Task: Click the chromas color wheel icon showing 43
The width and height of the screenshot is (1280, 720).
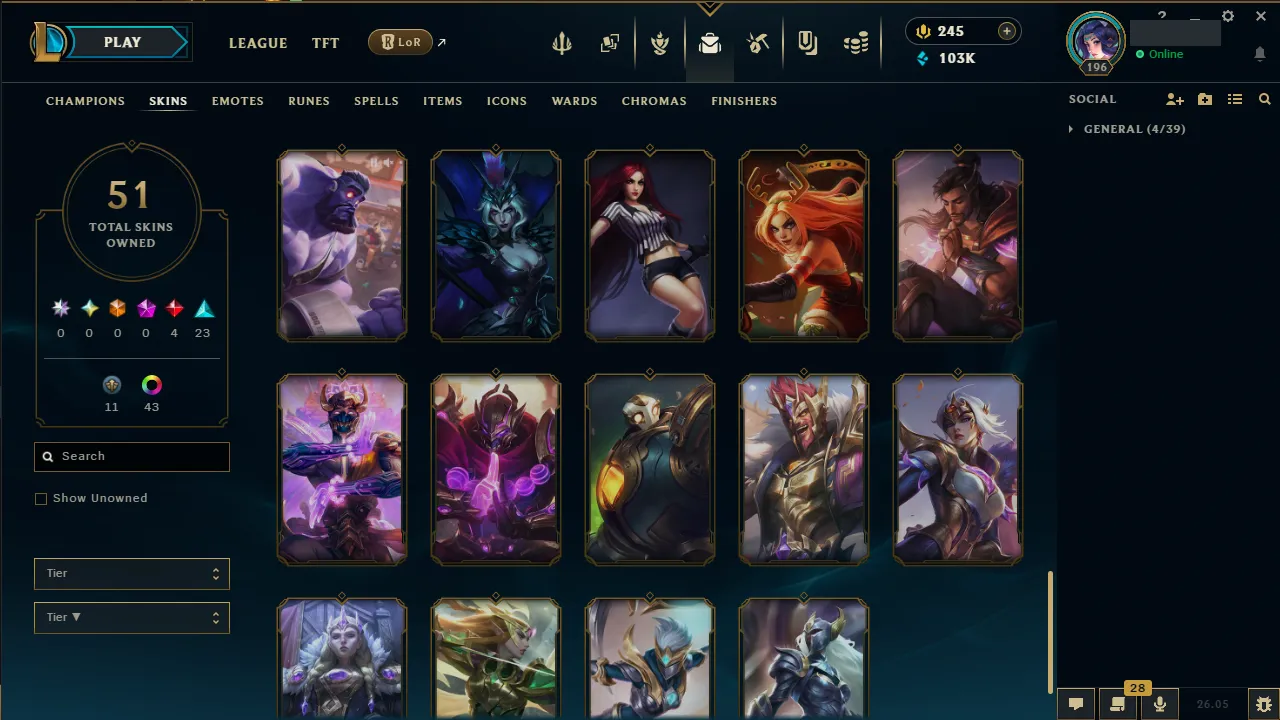Action: click(x=151, y=385)
